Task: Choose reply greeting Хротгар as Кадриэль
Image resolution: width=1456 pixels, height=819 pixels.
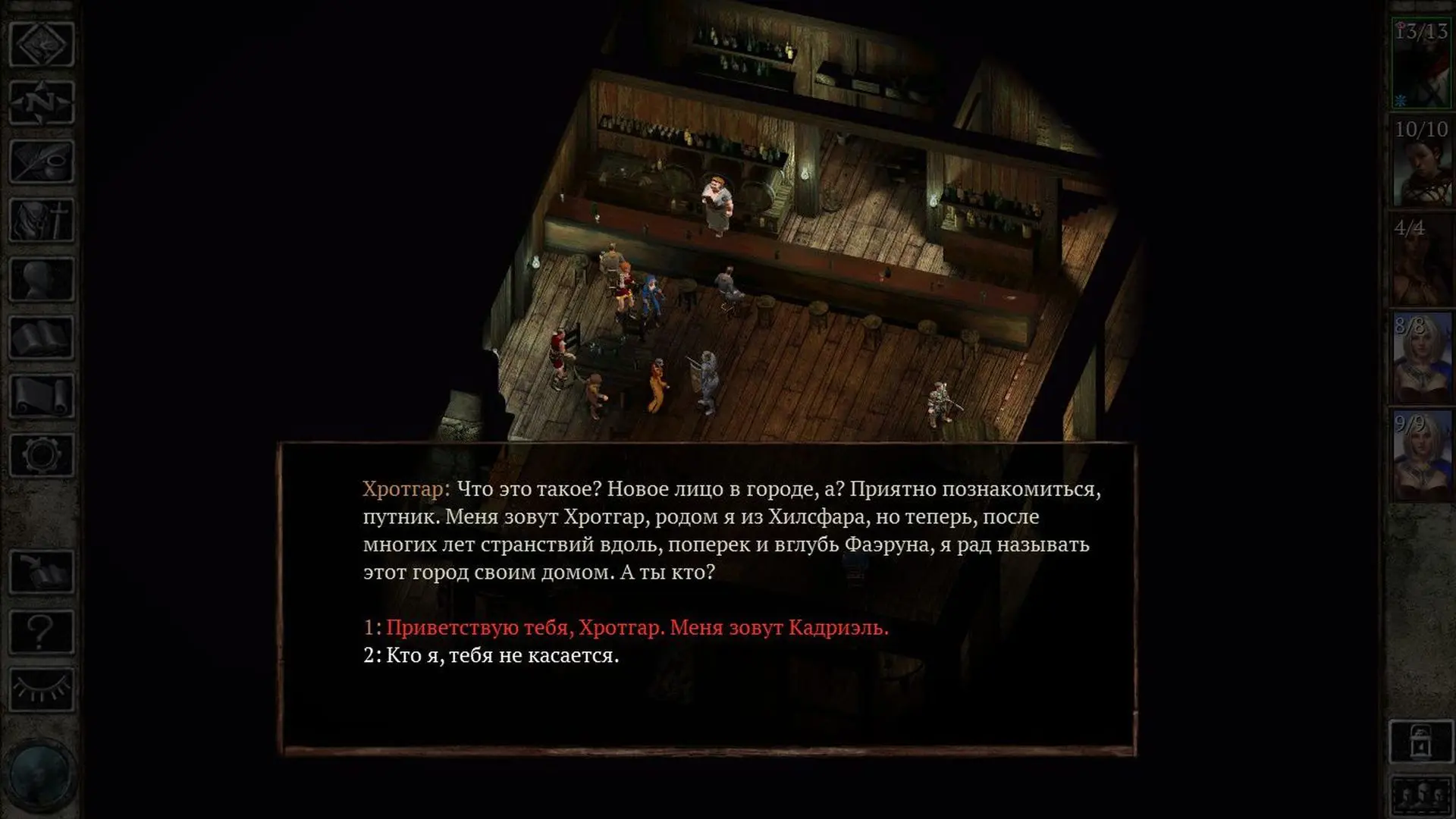Action: point(637,628)
